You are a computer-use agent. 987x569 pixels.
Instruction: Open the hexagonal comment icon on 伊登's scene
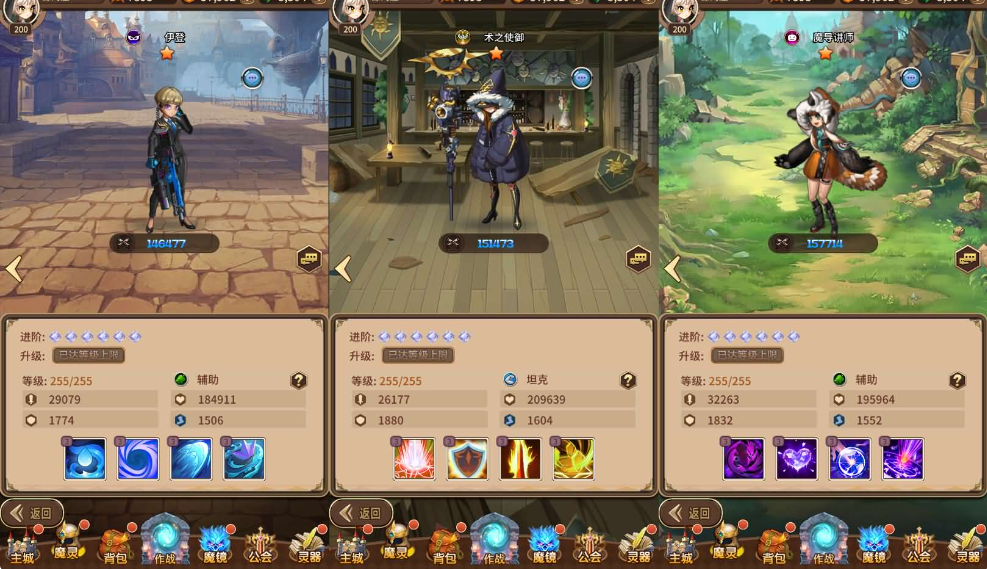click(309, 259)
